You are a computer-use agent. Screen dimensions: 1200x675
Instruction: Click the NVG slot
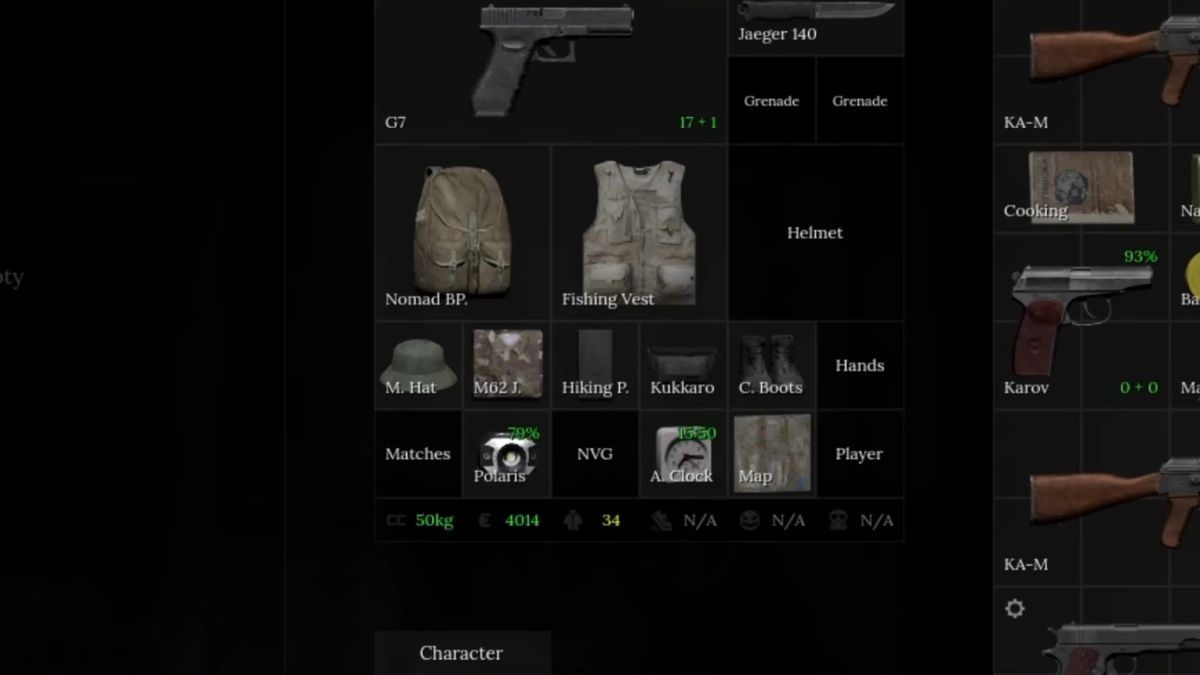[595, 454]
